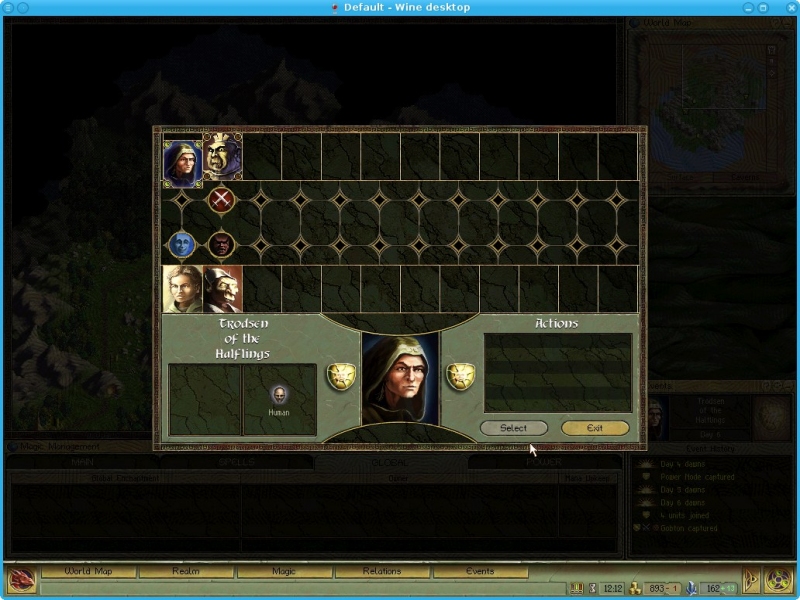Click the crossed swords red medallion
The image size is (800, 600).
coord(222,199)
